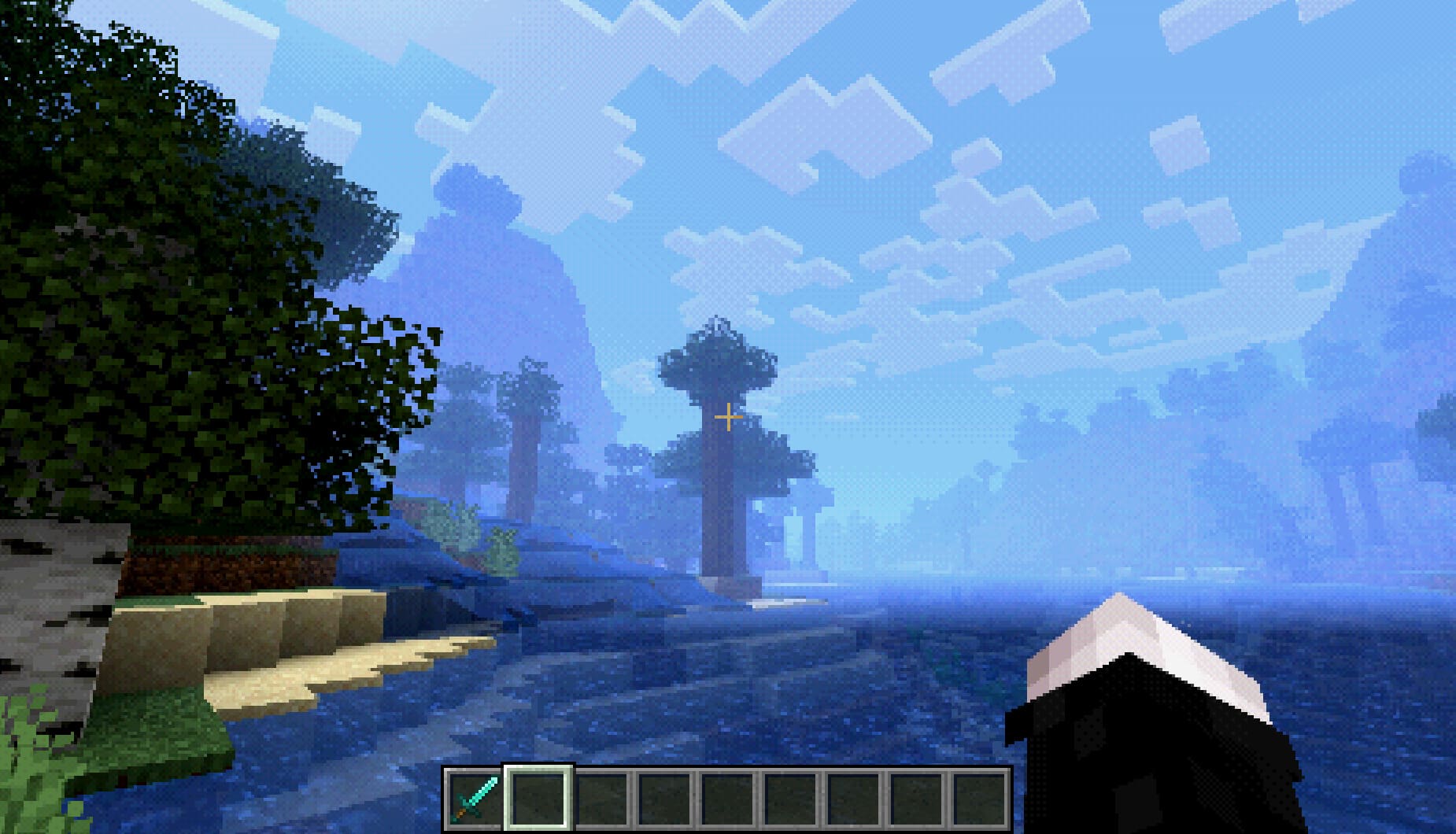The image size is (1456, 834).
Task: Click the highlighted empty hotbar slot
Action: tap(538, 798)
